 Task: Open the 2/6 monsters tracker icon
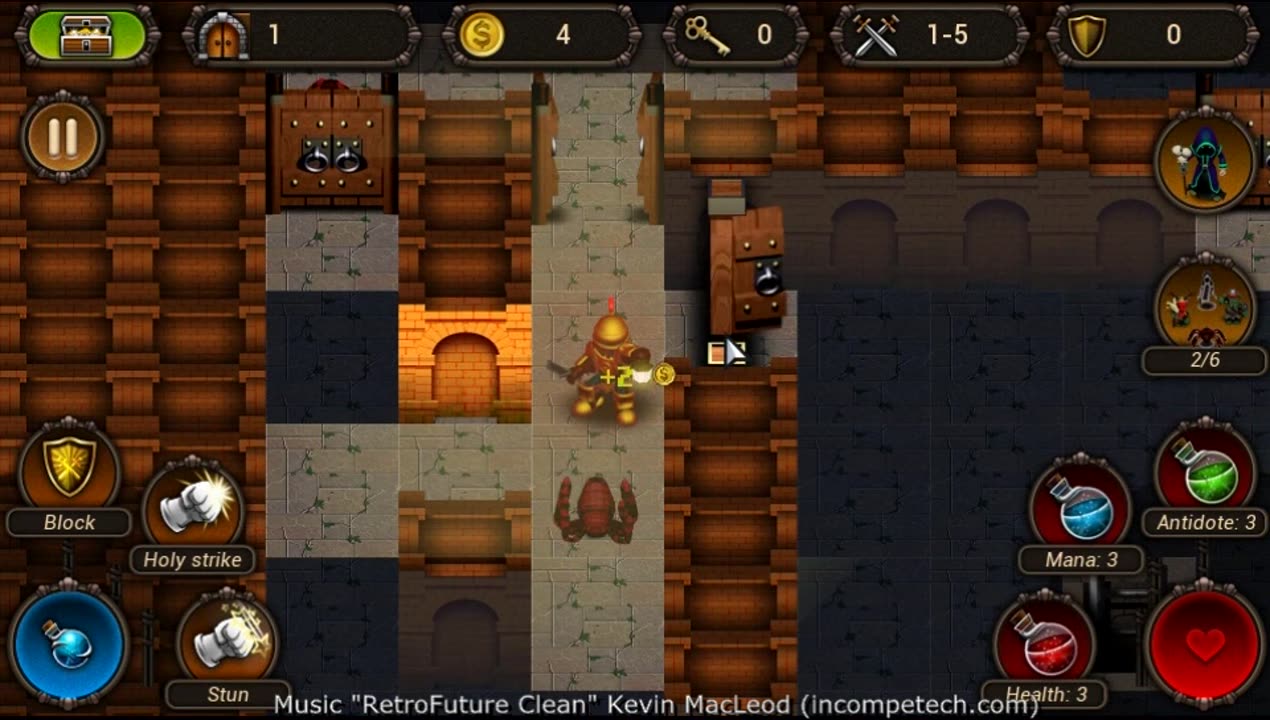click(x=1205, y=305)
